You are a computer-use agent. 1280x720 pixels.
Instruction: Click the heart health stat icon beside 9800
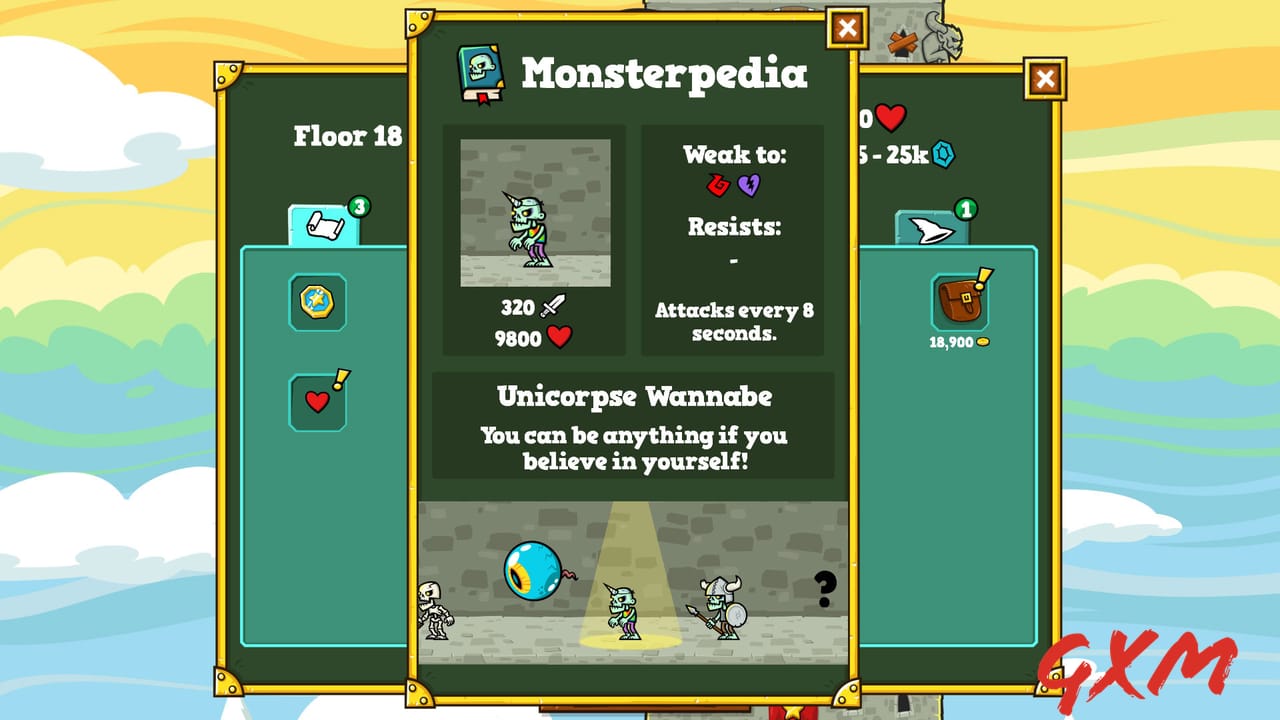point(560,338)
